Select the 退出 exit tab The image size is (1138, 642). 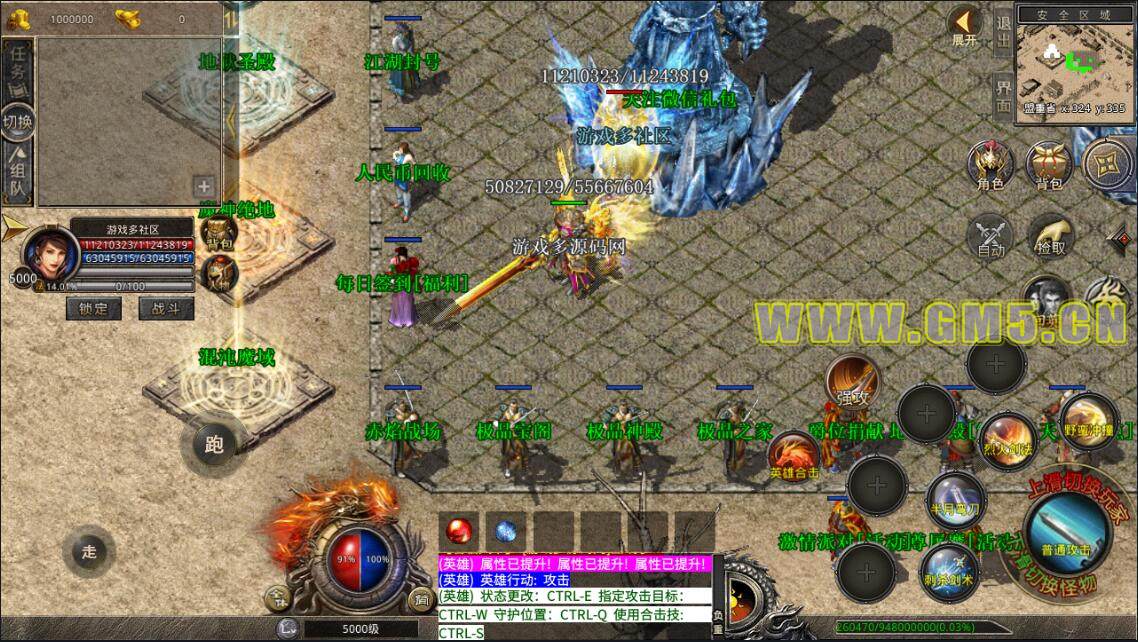(x=1003, y=30)
